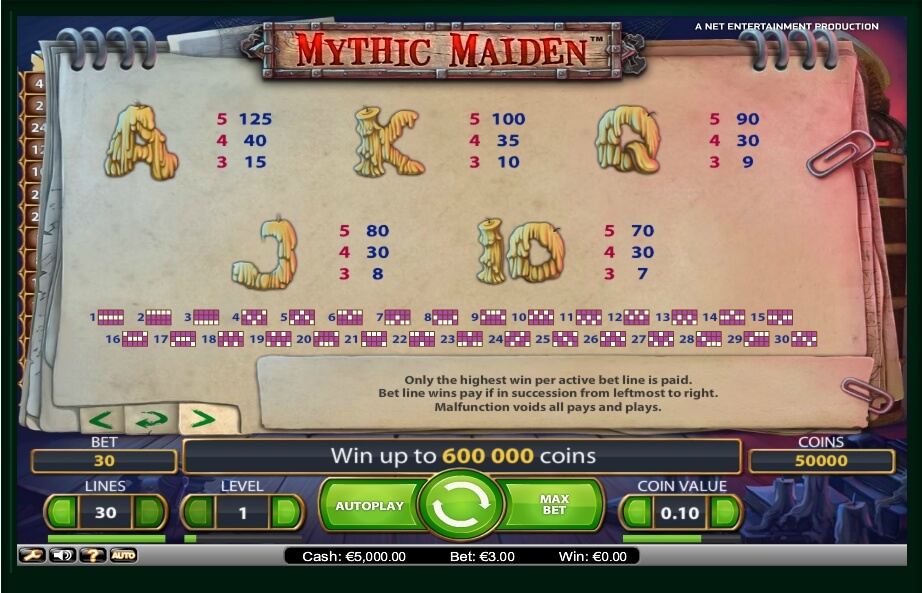Open game settings with the wrench icon
Screen dimensions: 922x593
pos(31,555)
